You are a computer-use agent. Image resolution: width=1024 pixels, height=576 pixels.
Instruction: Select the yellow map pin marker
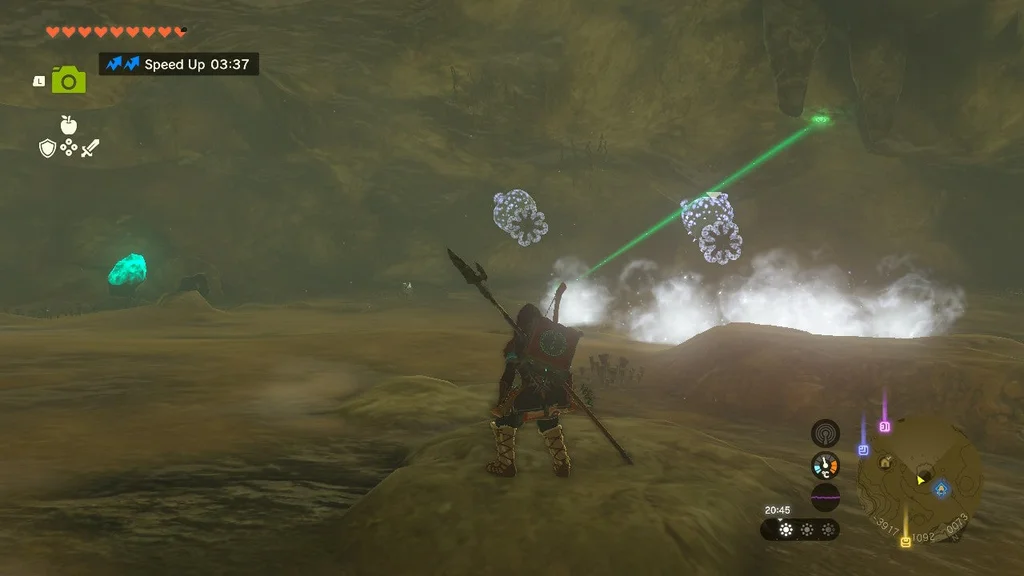906,542
